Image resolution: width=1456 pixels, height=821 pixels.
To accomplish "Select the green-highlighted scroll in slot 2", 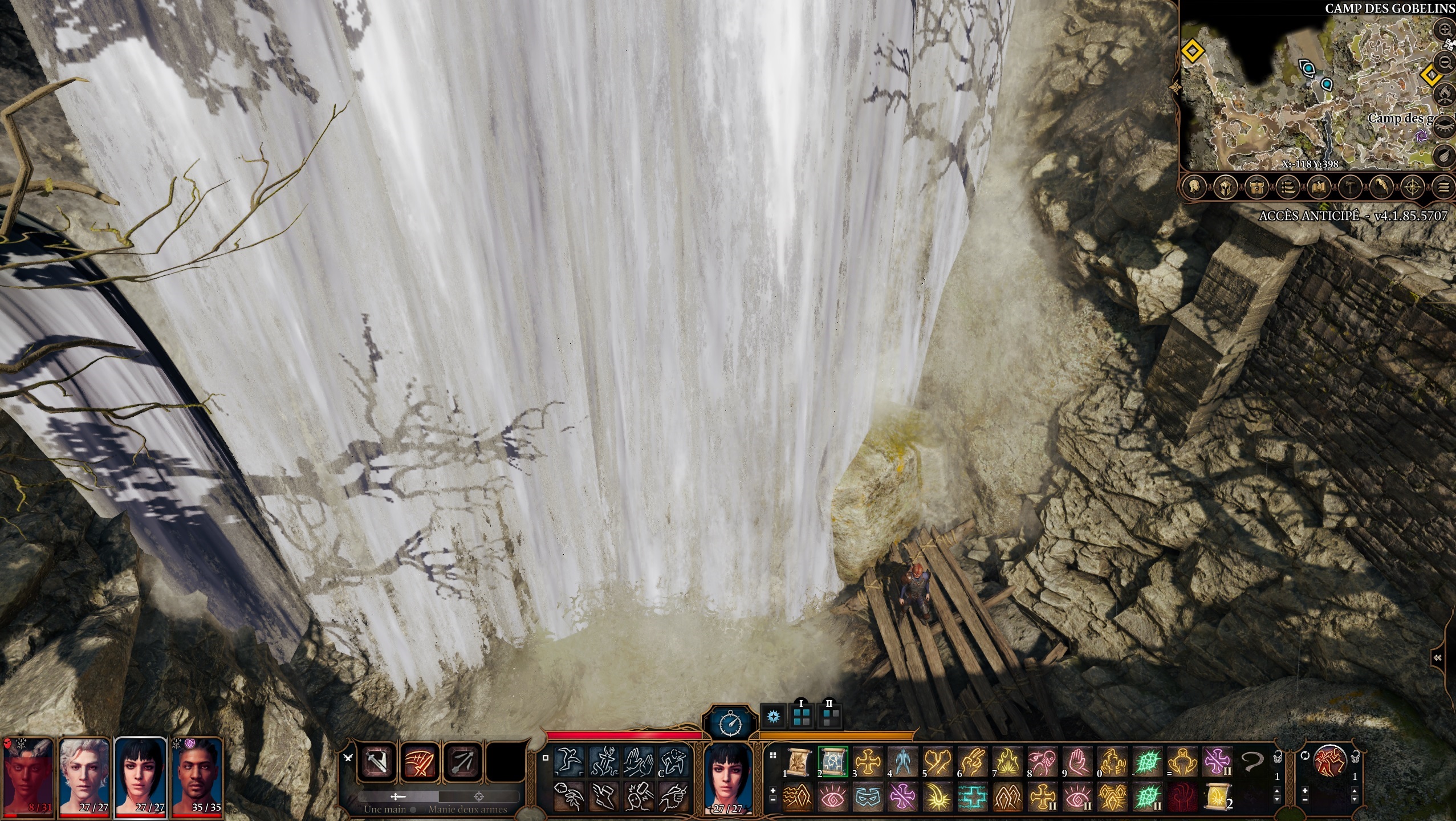I will click(x=833, y=762).
